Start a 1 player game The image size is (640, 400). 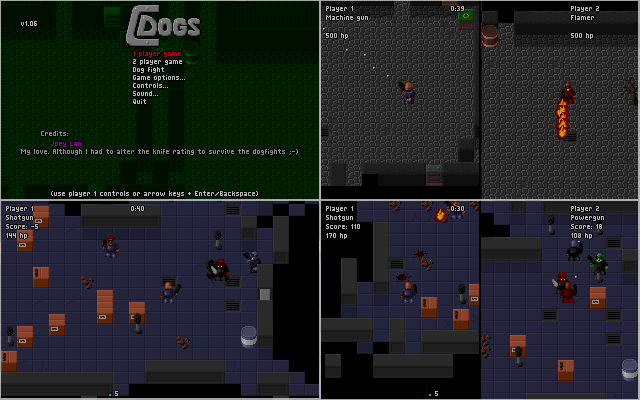click(x=158, y=53)
